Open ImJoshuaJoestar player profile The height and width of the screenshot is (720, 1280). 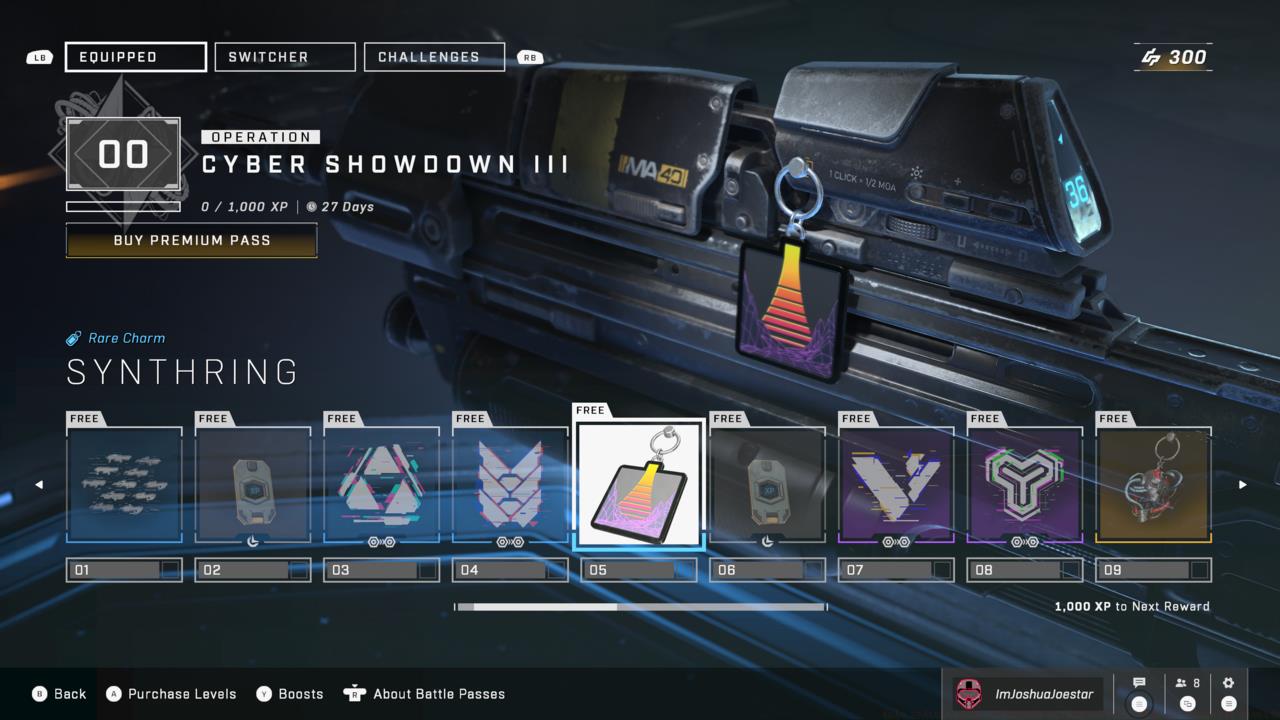pos(1026,694)
